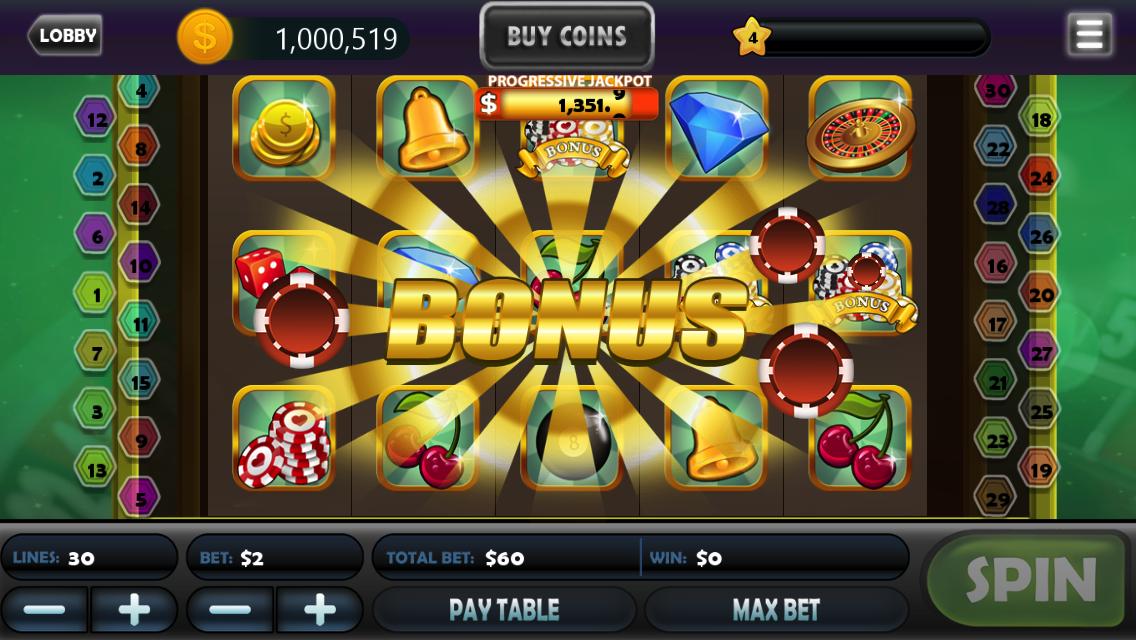The width and height of the screenshot is (1136, 640).
Task: Pick payline marker 19
Action: pyautogui.click(x=1040, y=469)
